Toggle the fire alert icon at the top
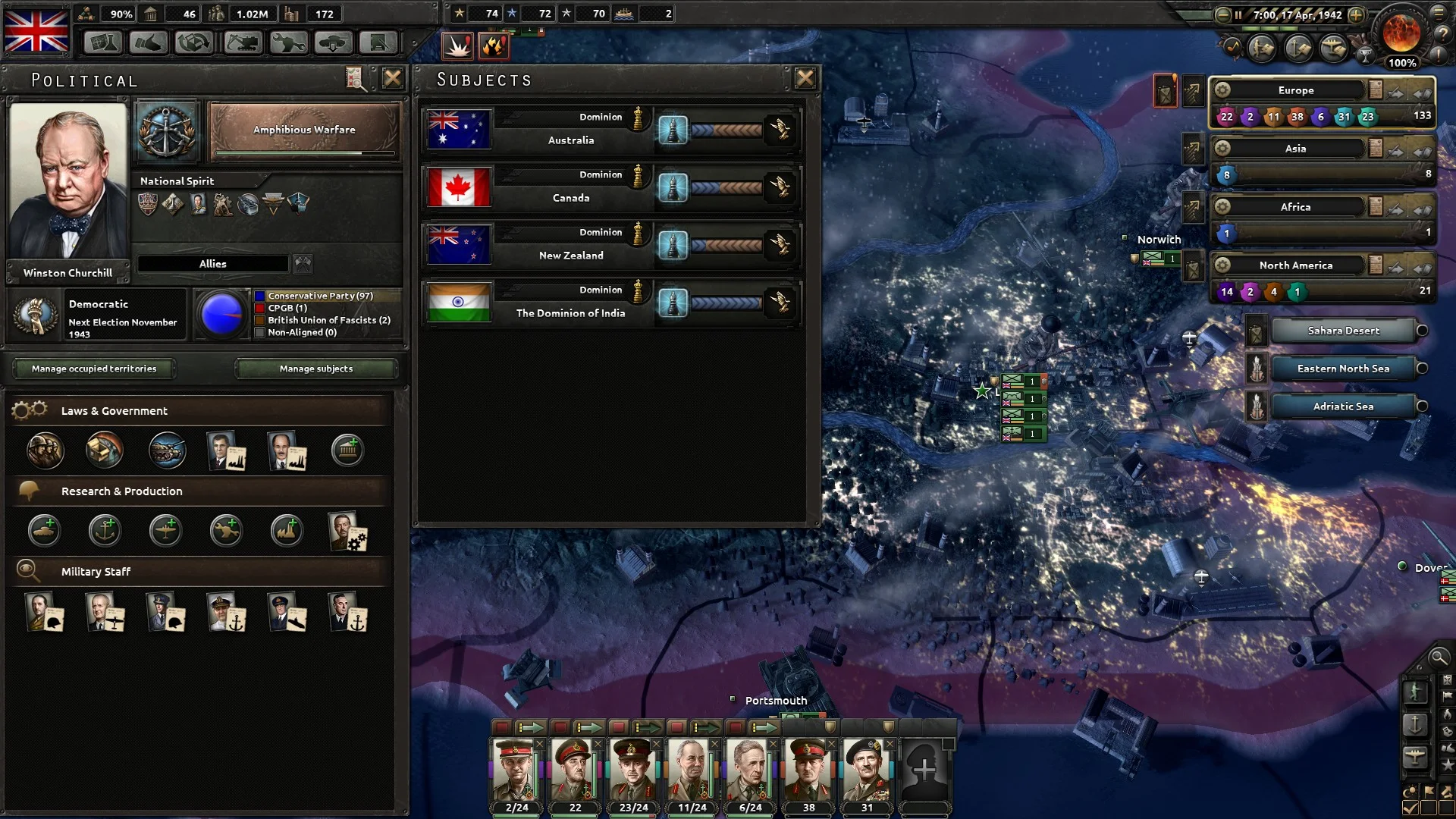This screenshot has height=819, width=1456. pyautogui.click(x=494, y=45)
